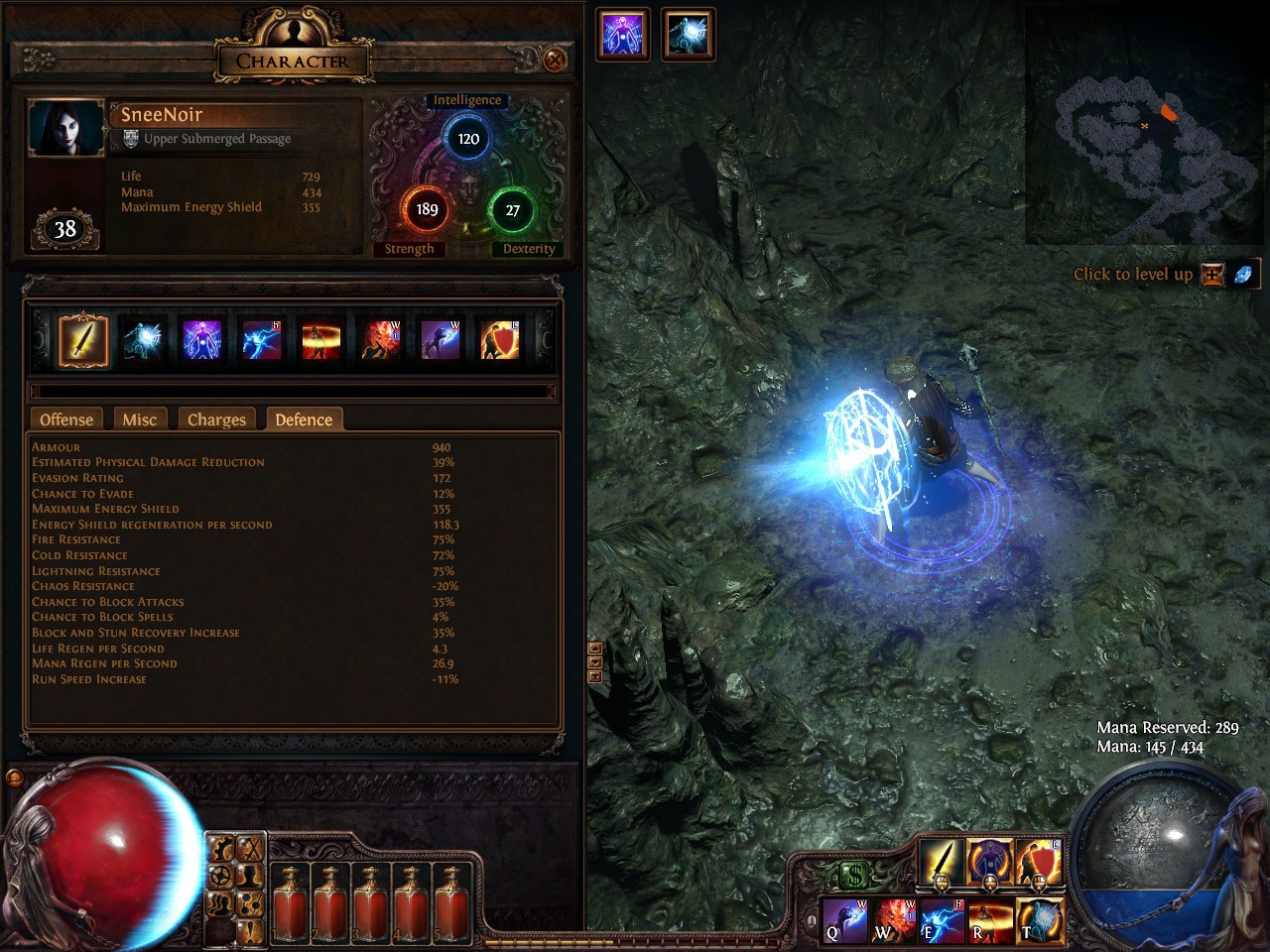Activate the W fire skill slot
The width and height of the screenshot is (1270, 952).
(x=894, y=920)
